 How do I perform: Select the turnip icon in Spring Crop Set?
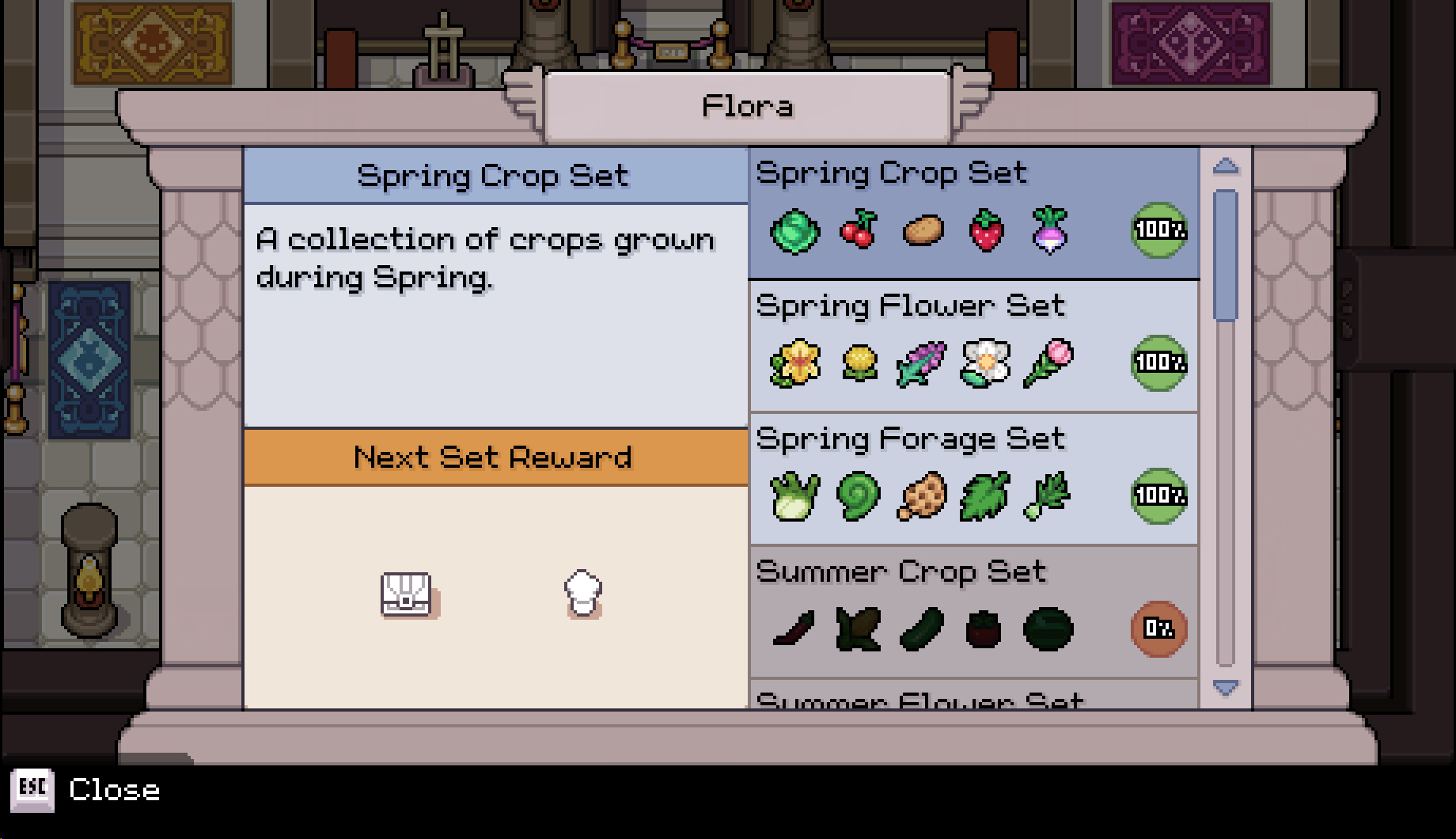click(1049, 231)
